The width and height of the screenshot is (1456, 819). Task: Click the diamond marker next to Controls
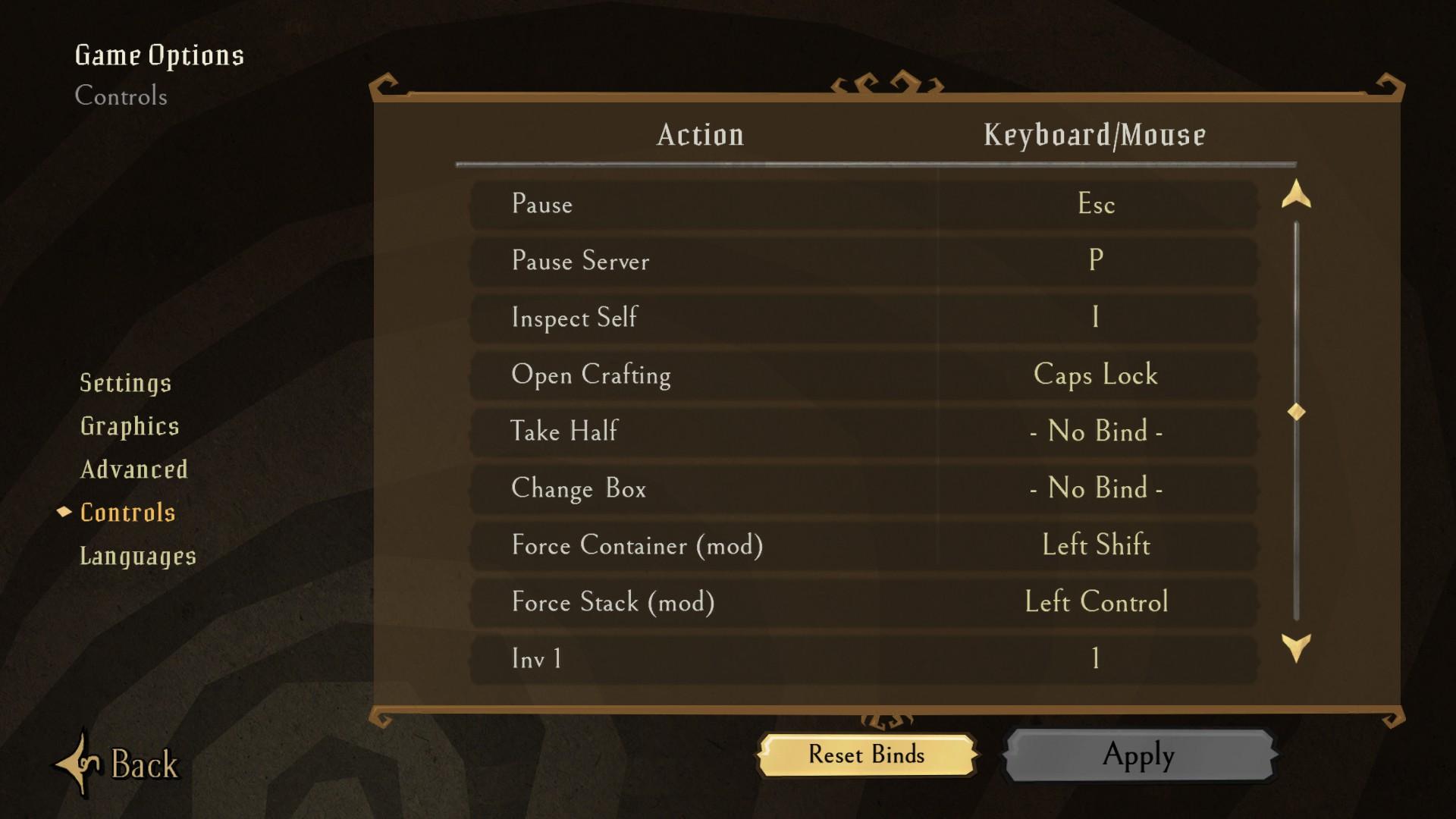pyautogui.click(x=62, y=513)
